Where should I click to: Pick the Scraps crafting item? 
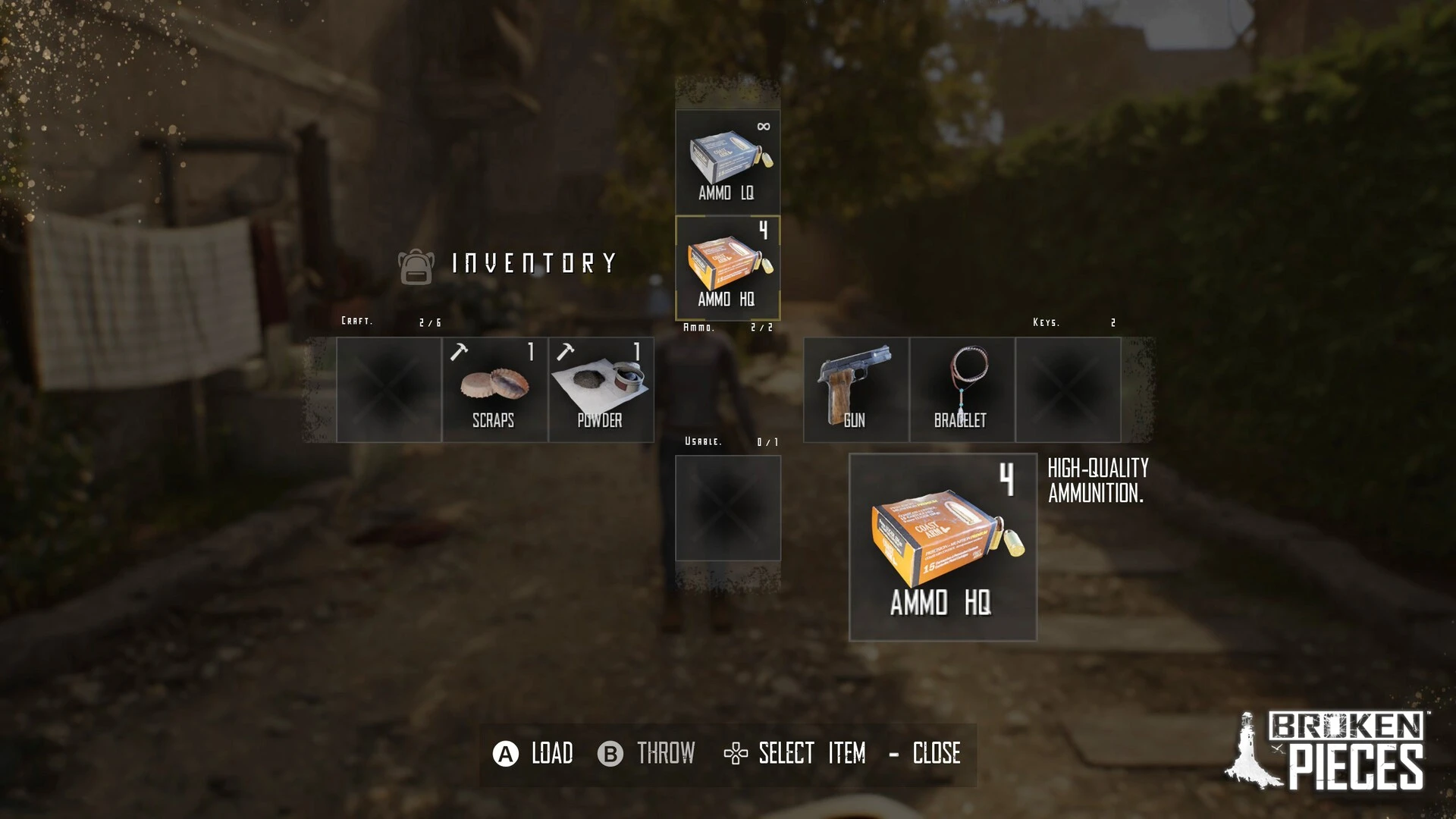494,390
